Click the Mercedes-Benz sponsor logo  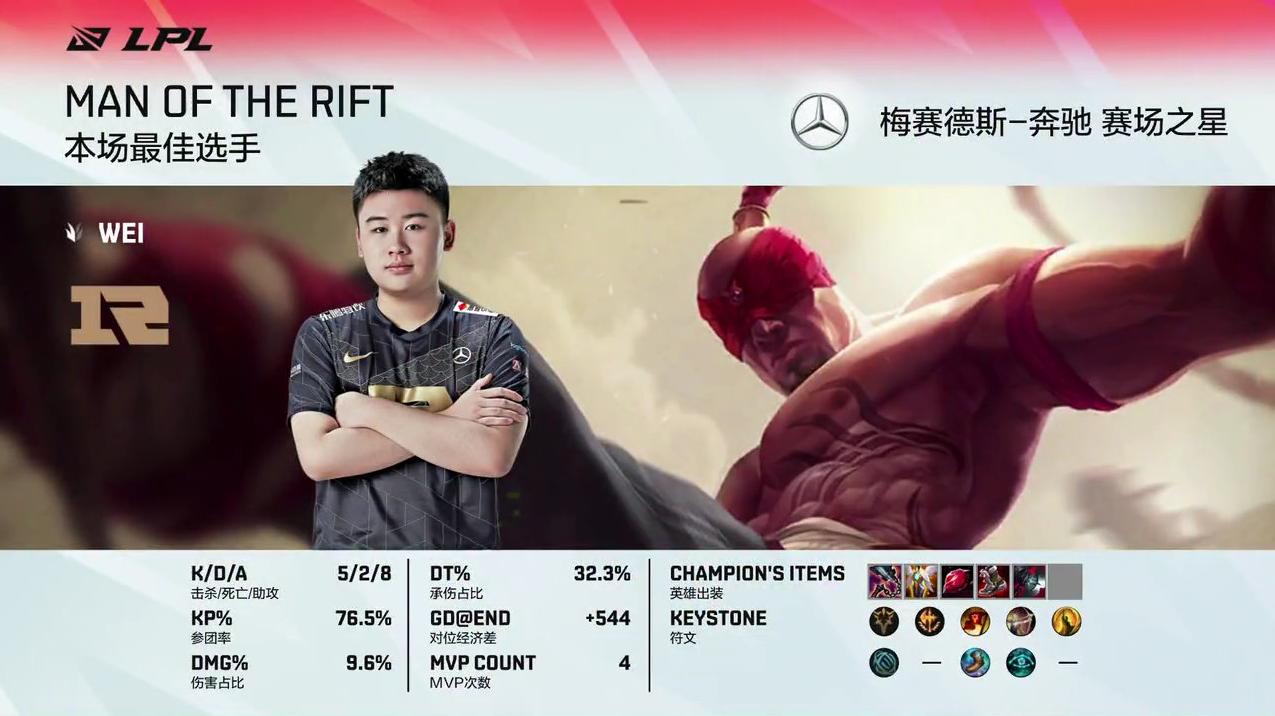click(819, 122)
